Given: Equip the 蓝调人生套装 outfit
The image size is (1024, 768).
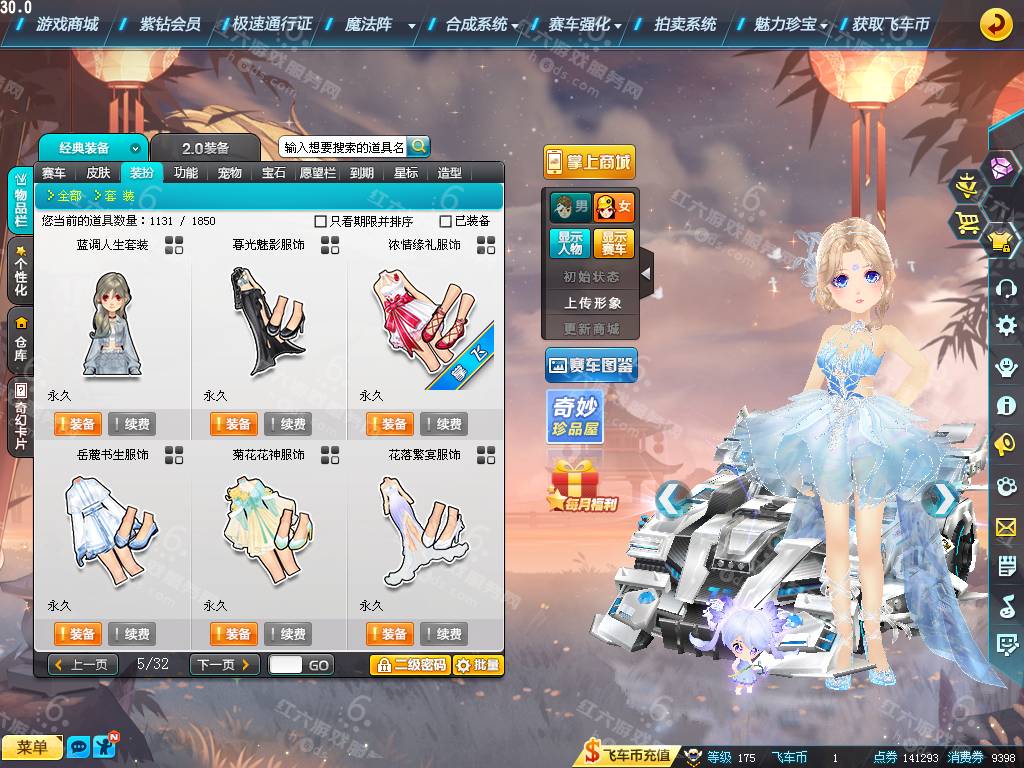Looking at the screenshot, I should pos(76,424).
